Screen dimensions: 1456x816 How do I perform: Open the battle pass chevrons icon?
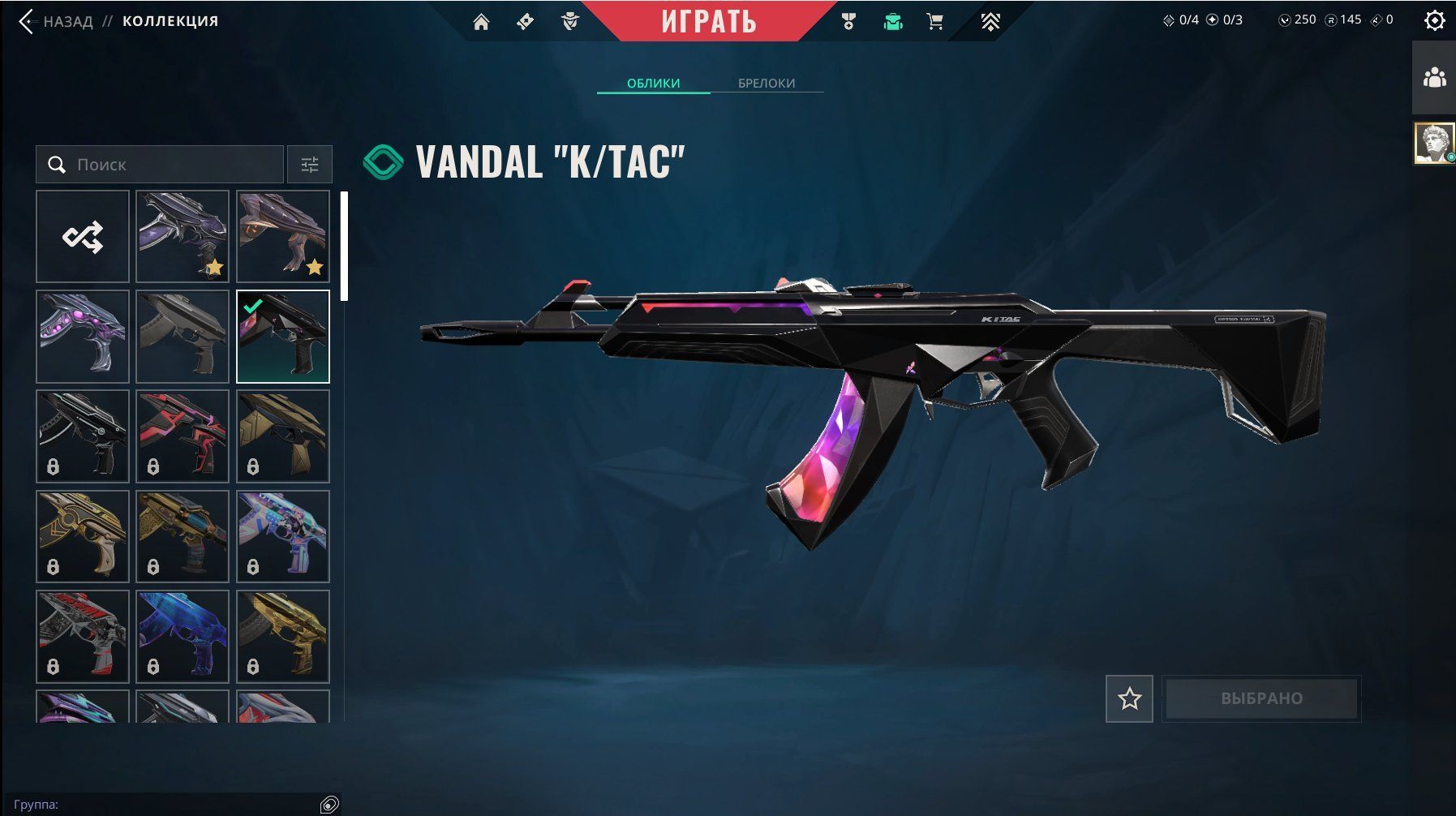click(990, 22)
